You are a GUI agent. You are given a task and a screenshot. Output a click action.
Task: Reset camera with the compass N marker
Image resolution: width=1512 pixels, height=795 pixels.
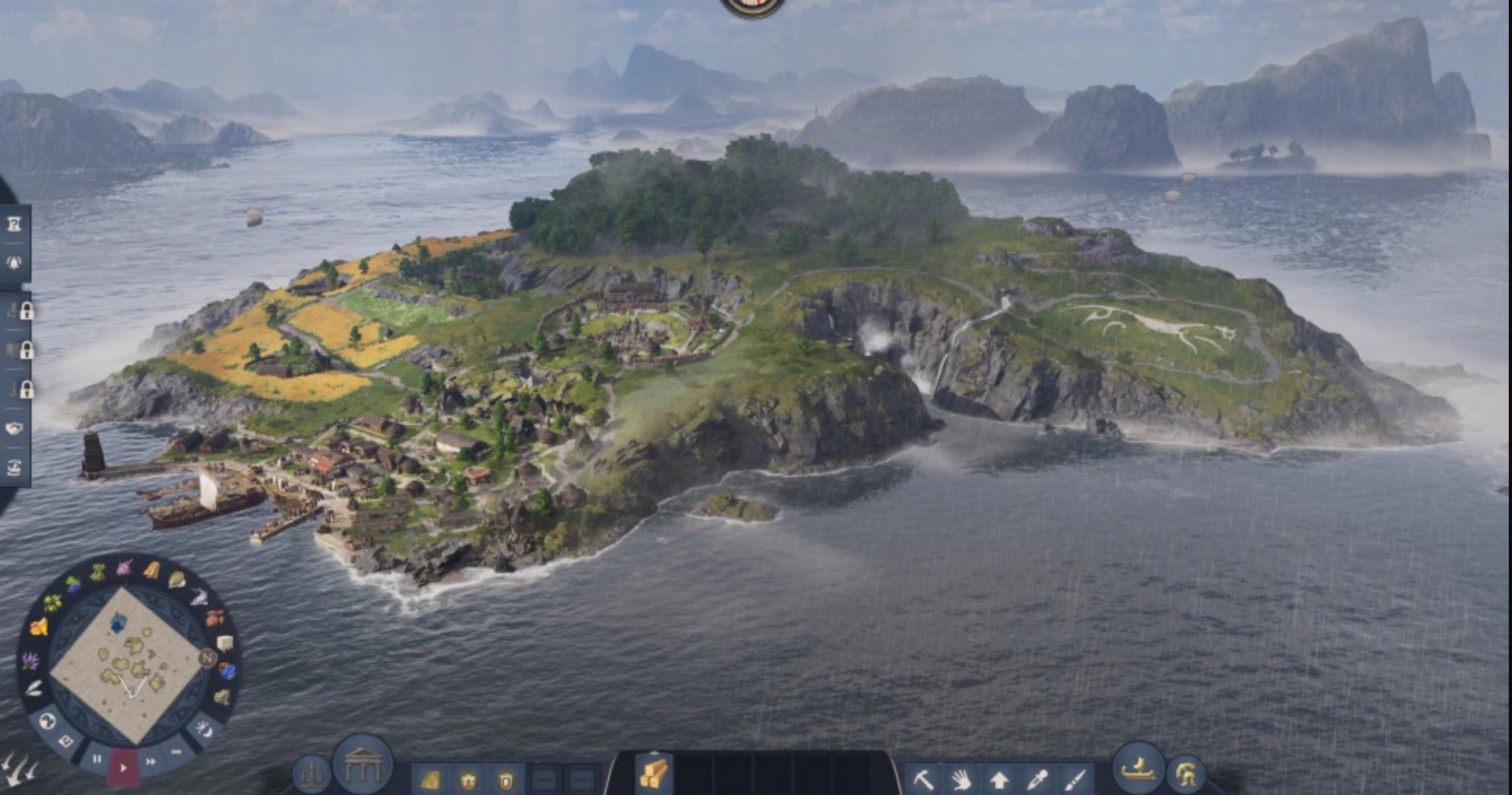(x=207, y=658)
